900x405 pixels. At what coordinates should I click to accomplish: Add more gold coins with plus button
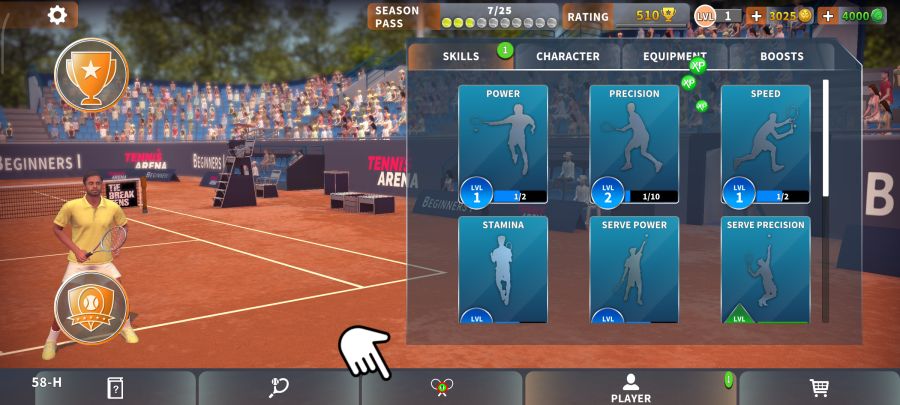pos(756,16)
